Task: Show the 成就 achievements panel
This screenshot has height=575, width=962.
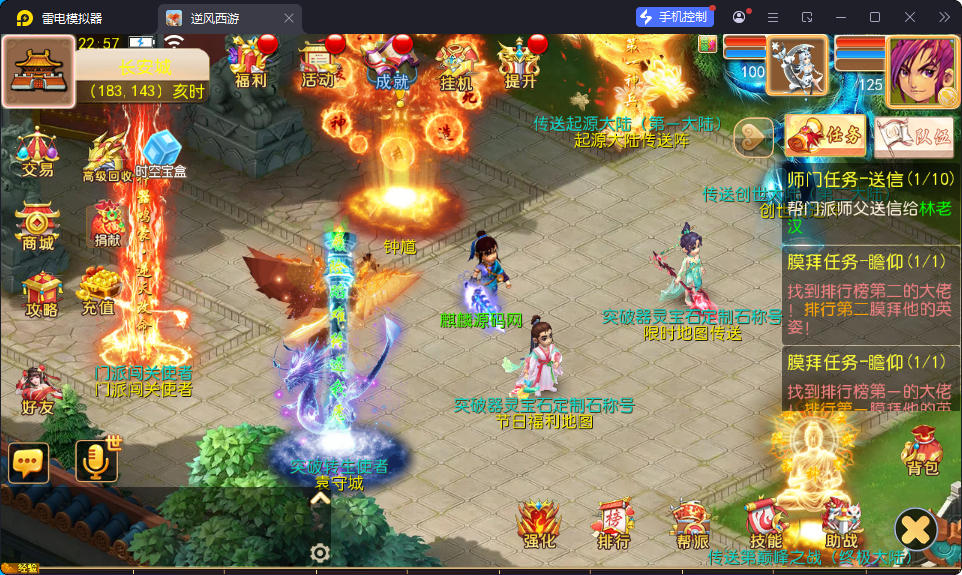Action: 391,62
